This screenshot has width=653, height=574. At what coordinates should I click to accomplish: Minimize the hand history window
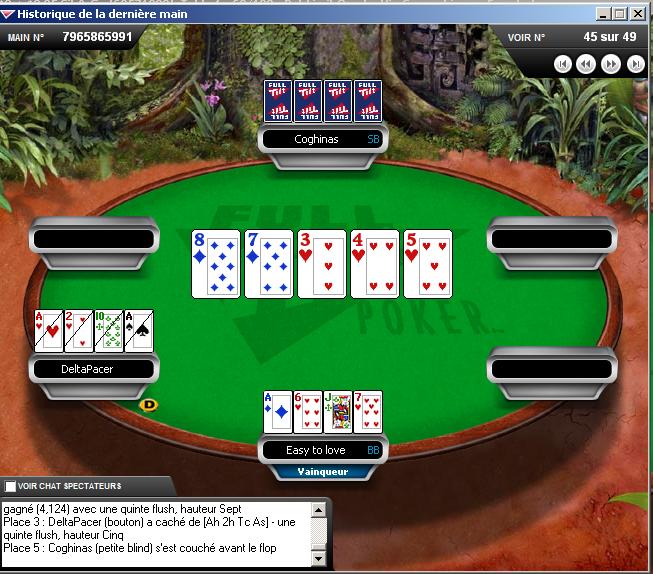[603, 14]
